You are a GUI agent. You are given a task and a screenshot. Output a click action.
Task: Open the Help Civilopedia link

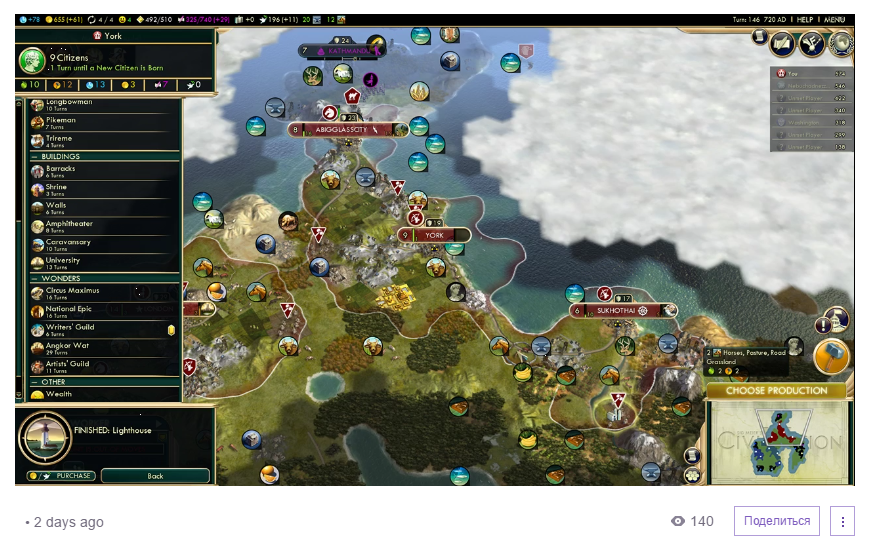pyautogui.click(x=804, y=19)
